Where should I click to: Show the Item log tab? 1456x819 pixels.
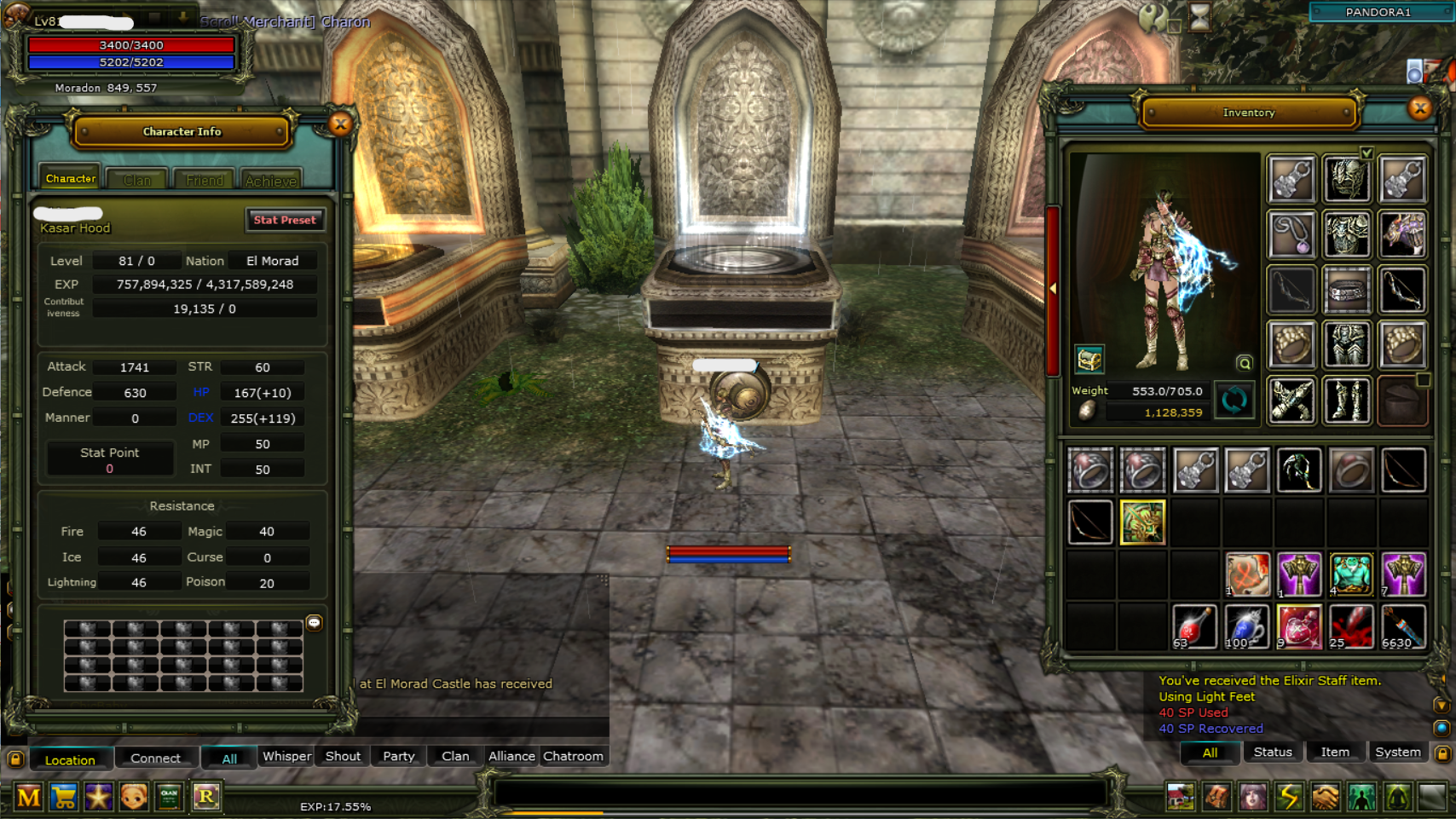click(1334, 752)
